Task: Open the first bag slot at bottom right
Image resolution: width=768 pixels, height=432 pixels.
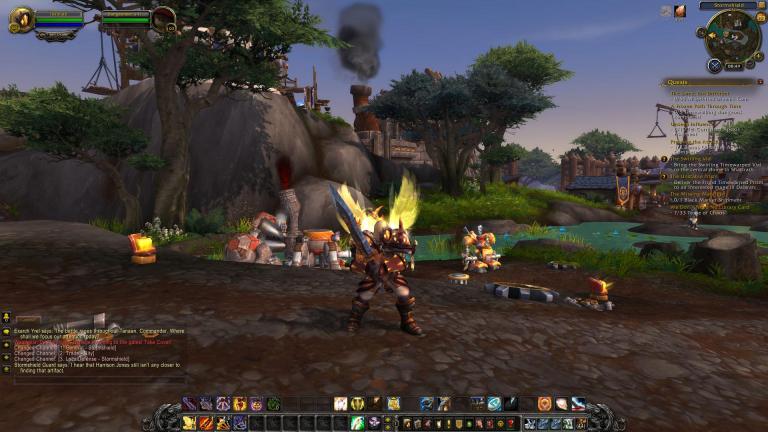Action: click(530, 423)
